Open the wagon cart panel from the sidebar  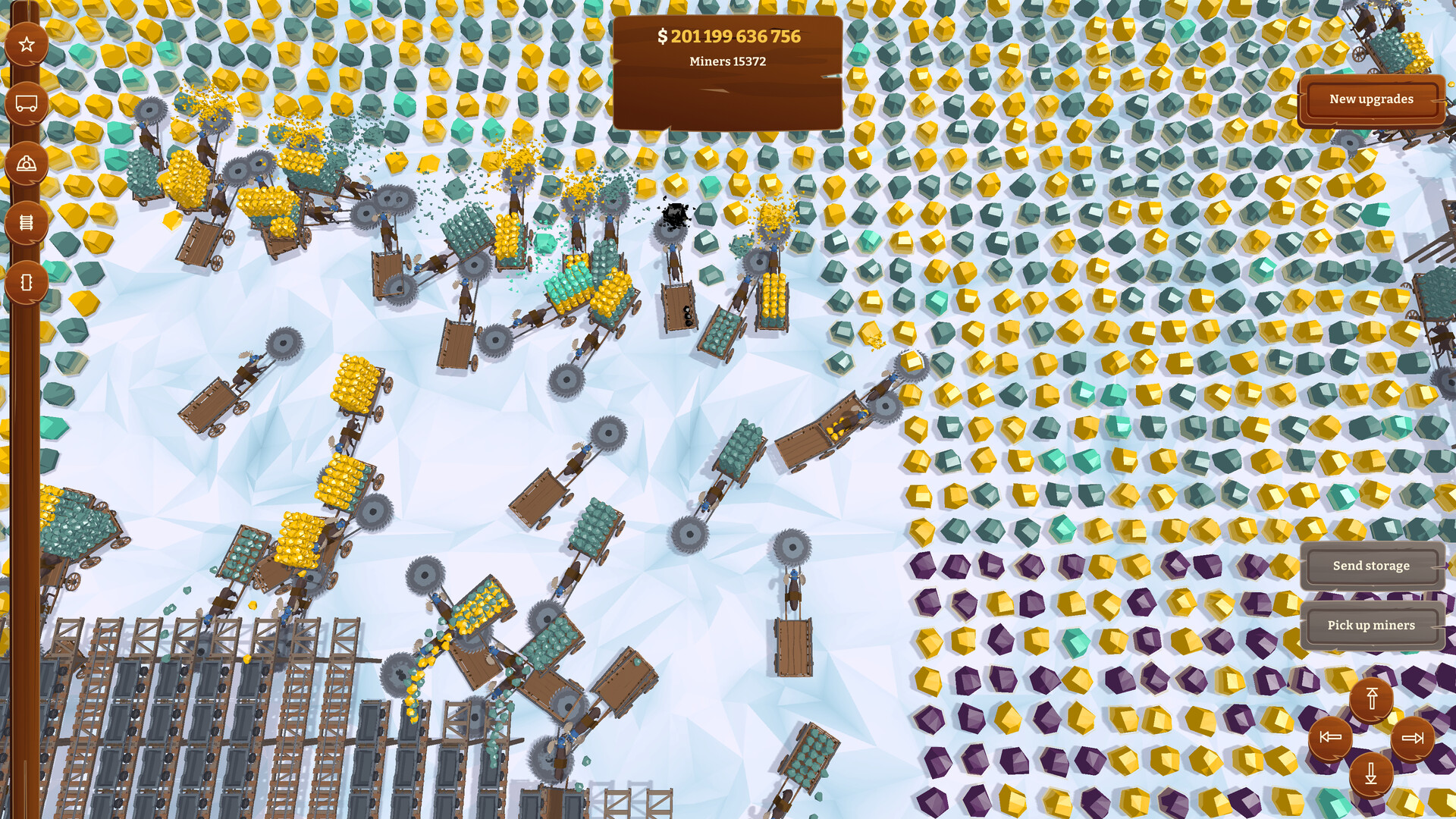click(x=27, y=101)
